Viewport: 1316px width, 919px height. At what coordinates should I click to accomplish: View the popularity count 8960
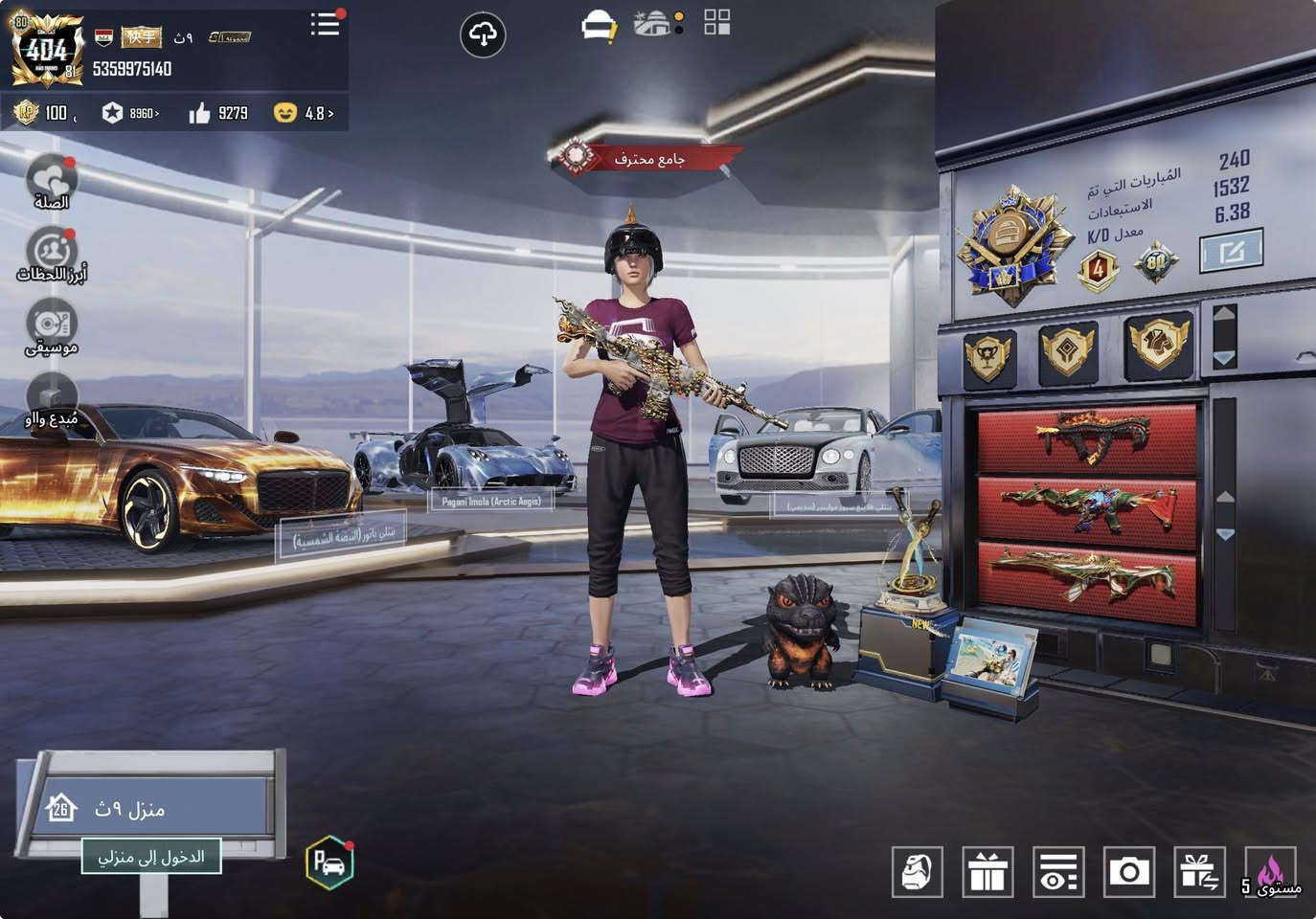click(132, 113)
